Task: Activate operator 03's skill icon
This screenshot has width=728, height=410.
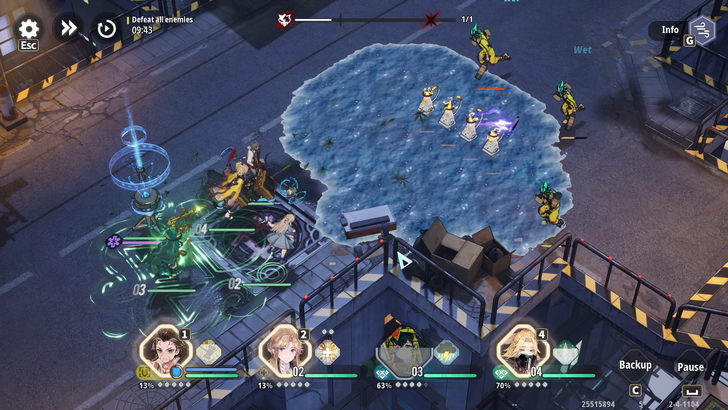Action: (x=446, y=352)
